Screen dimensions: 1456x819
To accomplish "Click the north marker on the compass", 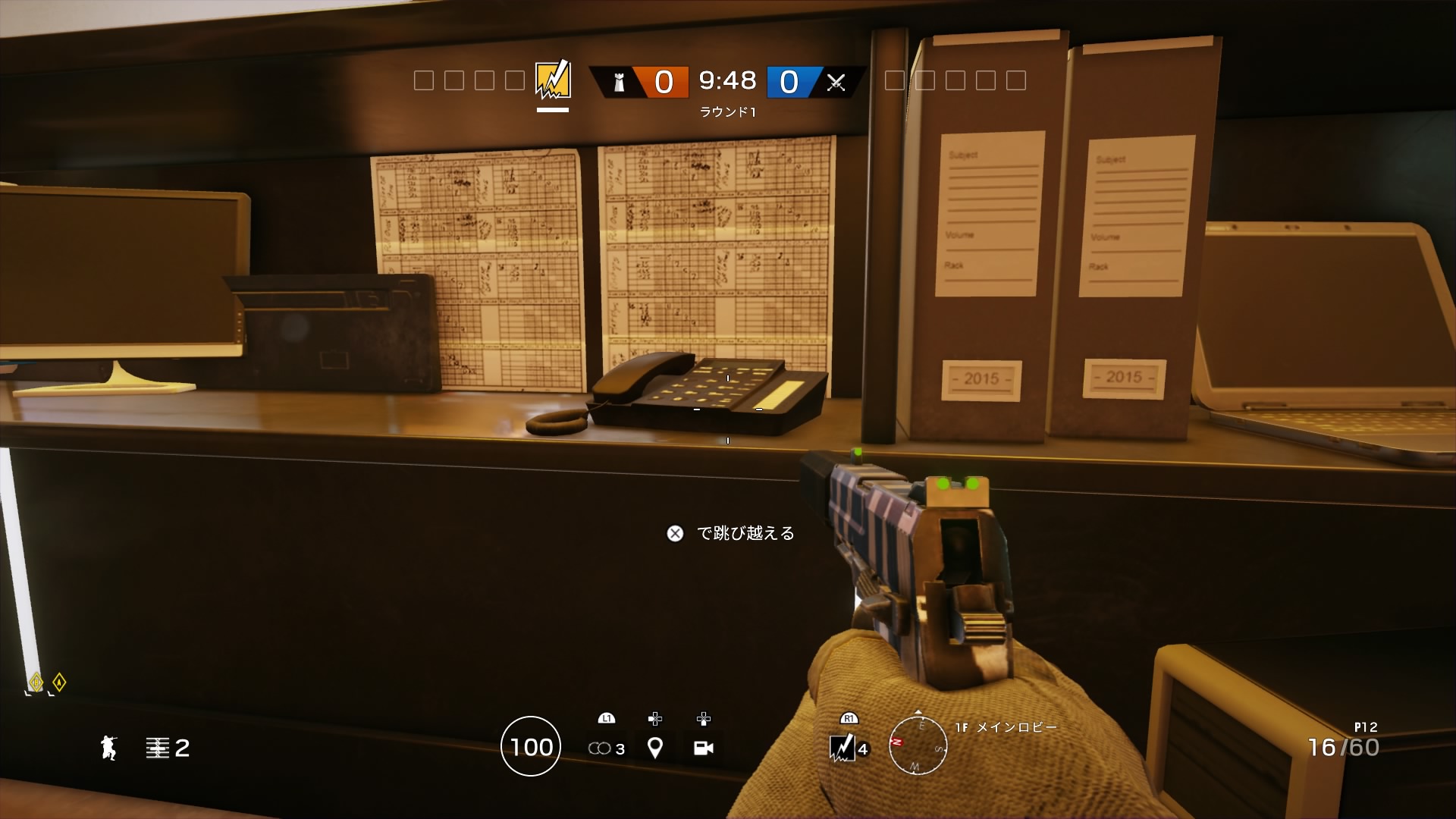I will click(897, 742).
